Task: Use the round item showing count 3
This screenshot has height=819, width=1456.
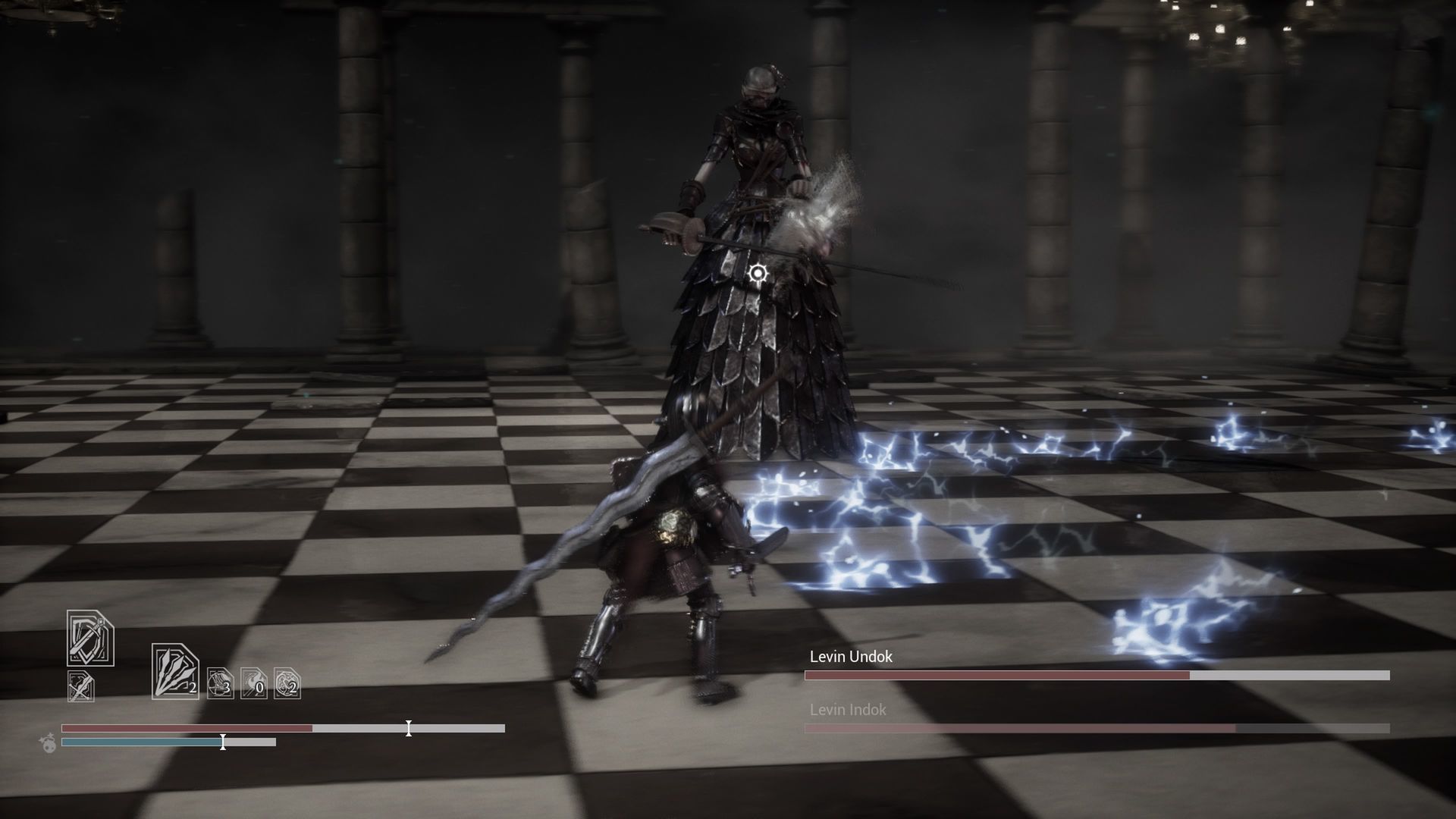Action: 220,683
